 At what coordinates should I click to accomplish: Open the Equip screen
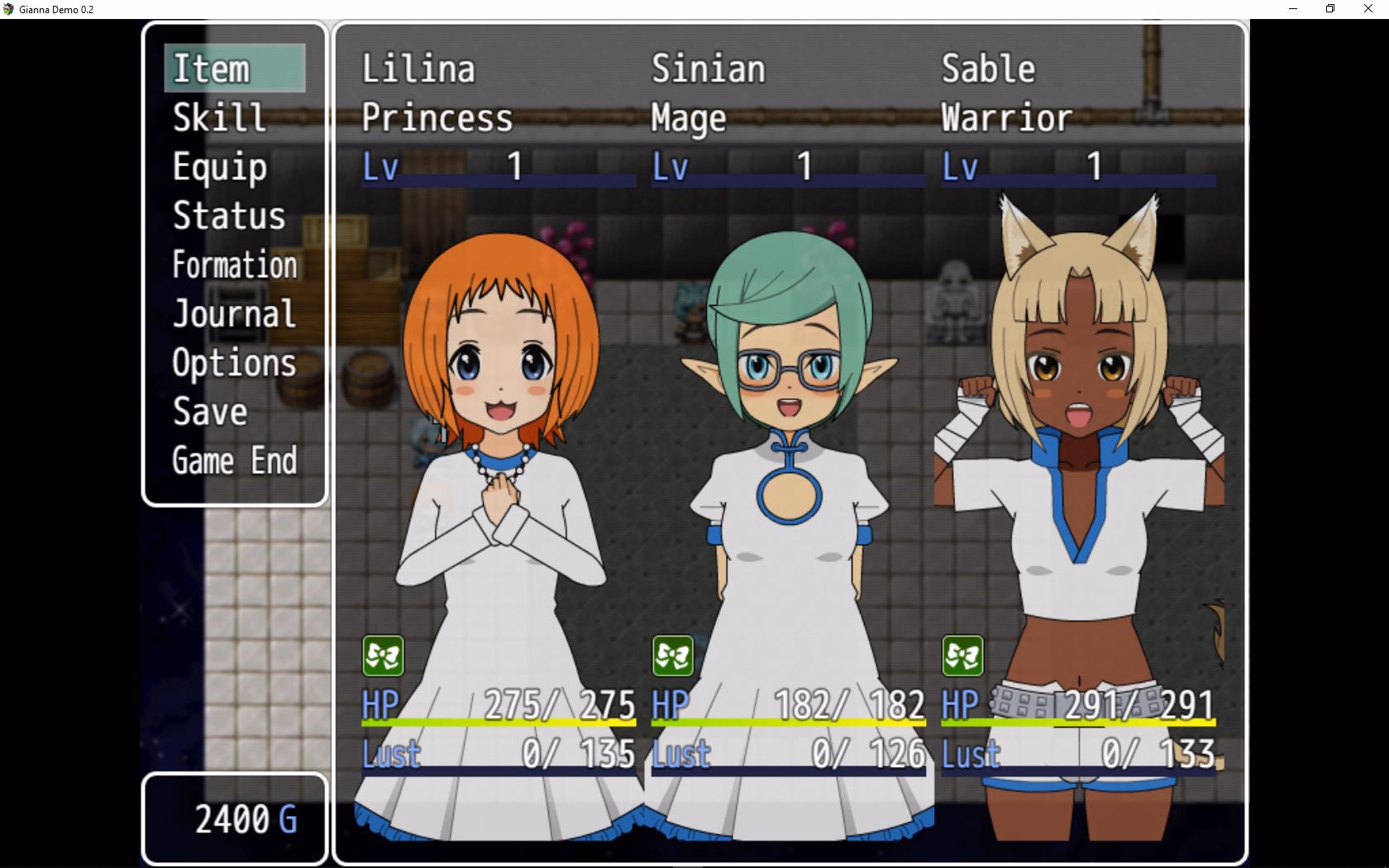click(235, 167)
